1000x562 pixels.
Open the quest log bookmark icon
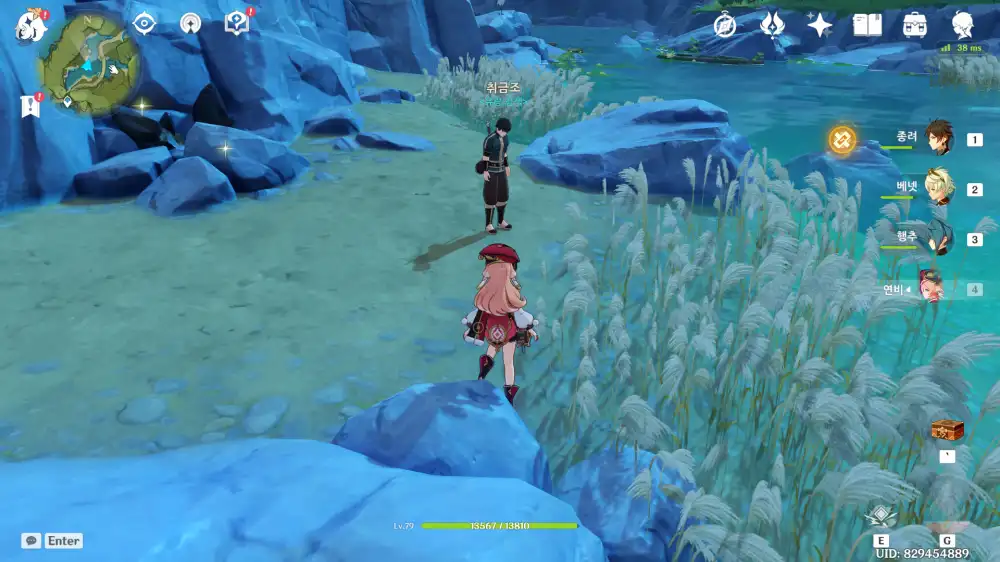[30, 106]
